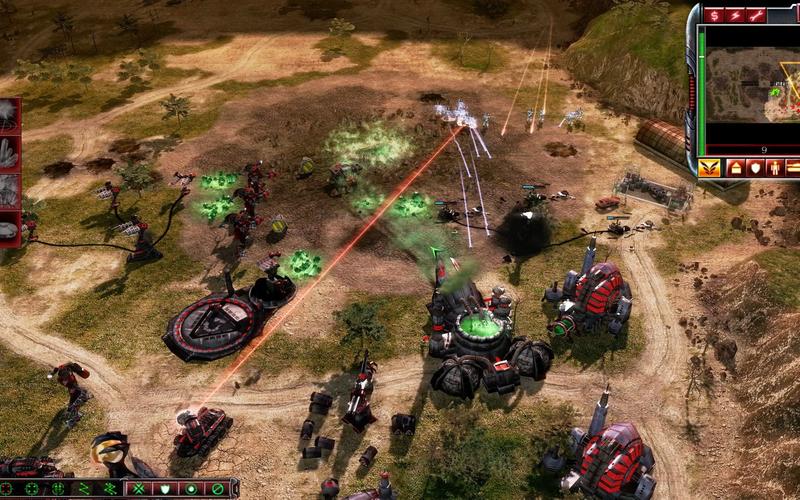Click the double green zigzag waypoint icon
The image size is (800, 500).
(109, 489)
